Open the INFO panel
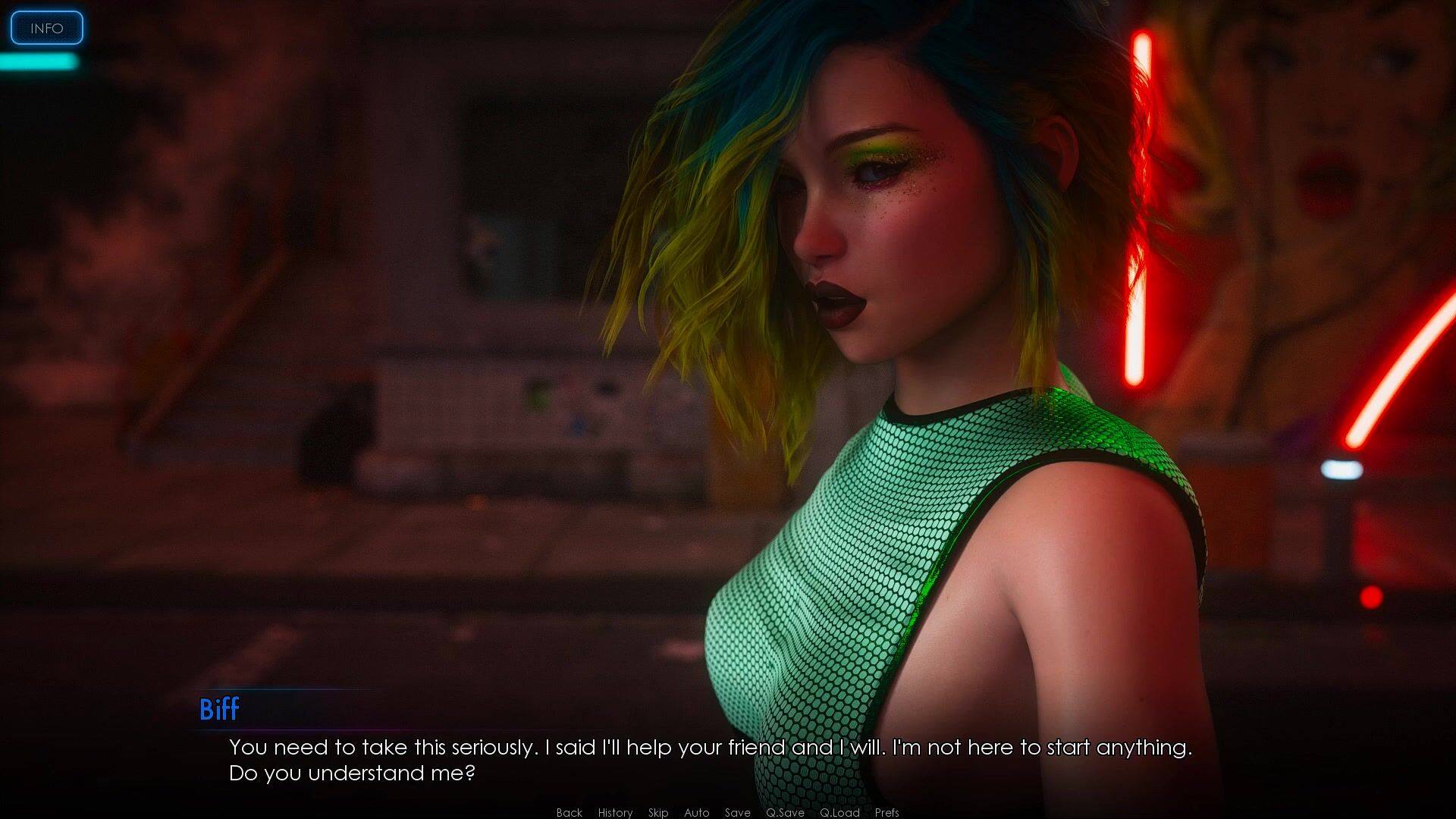1456x819 pixels. point(46,28)
